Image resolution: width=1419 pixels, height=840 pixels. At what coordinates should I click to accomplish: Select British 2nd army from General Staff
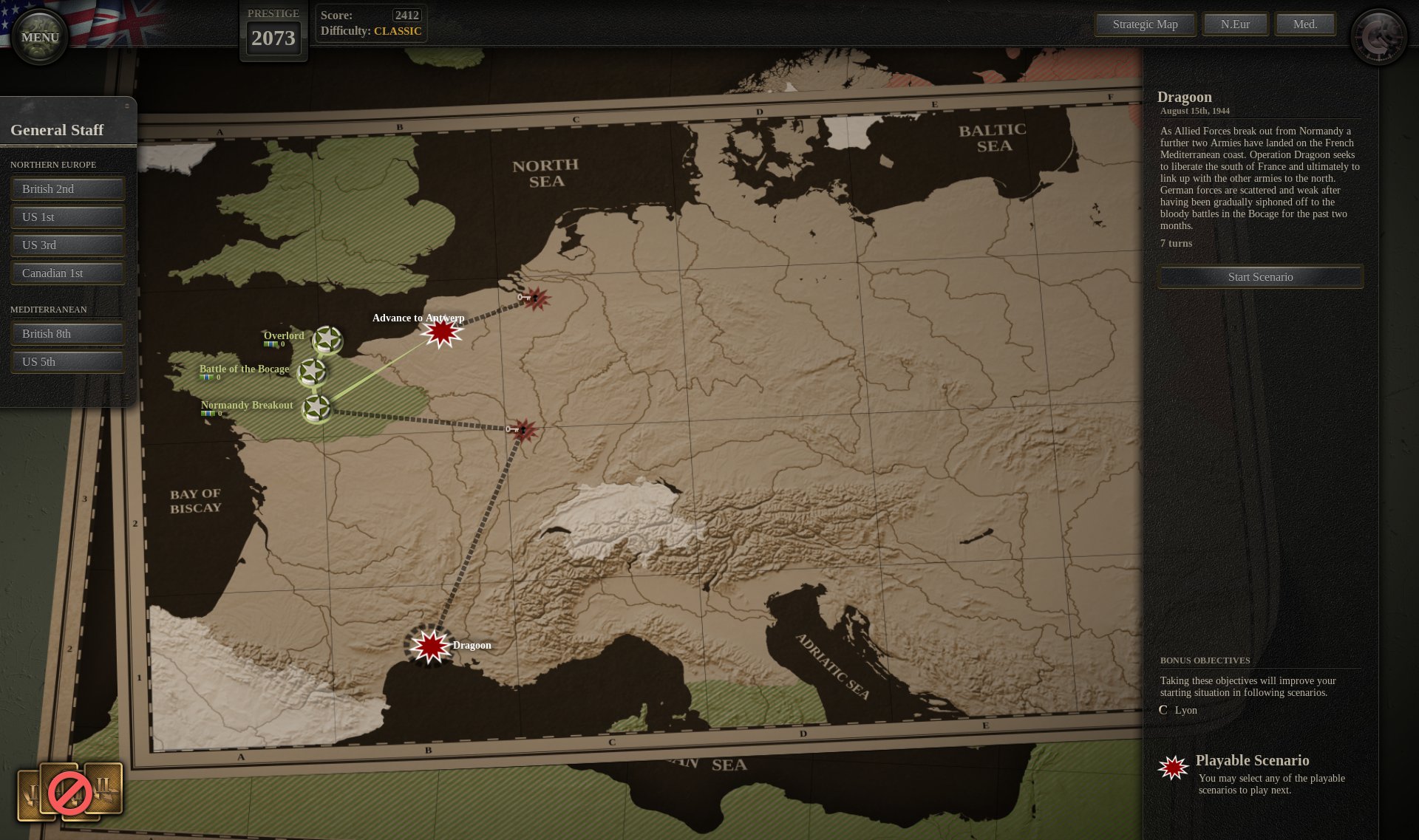(x=67, y=189)
